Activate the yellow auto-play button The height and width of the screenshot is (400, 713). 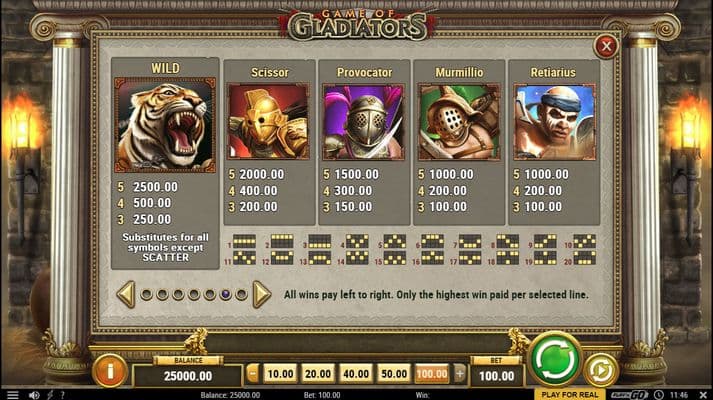600,369
